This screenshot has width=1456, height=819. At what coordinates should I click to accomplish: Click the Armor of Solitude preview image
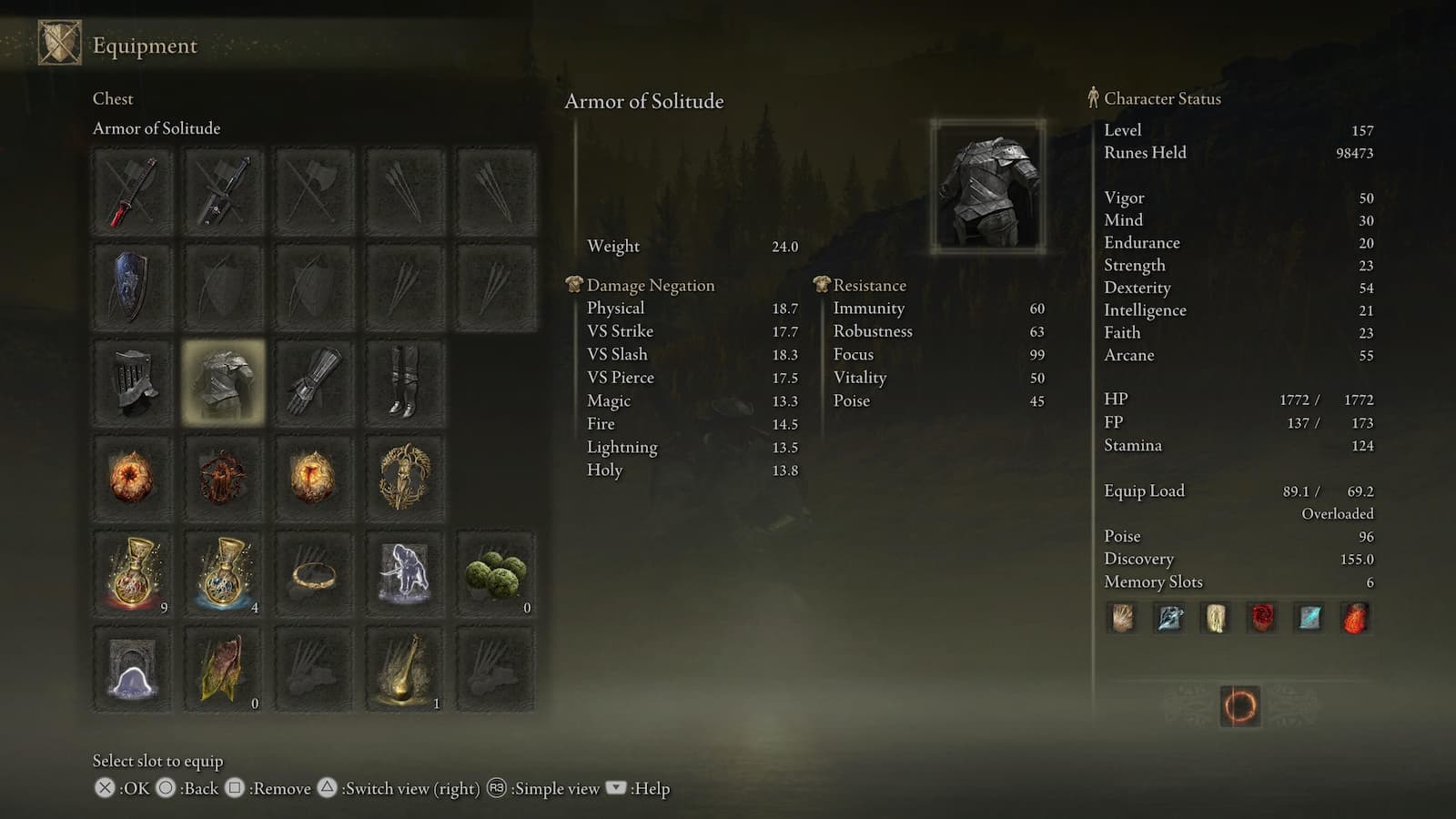tap(988, 187)
